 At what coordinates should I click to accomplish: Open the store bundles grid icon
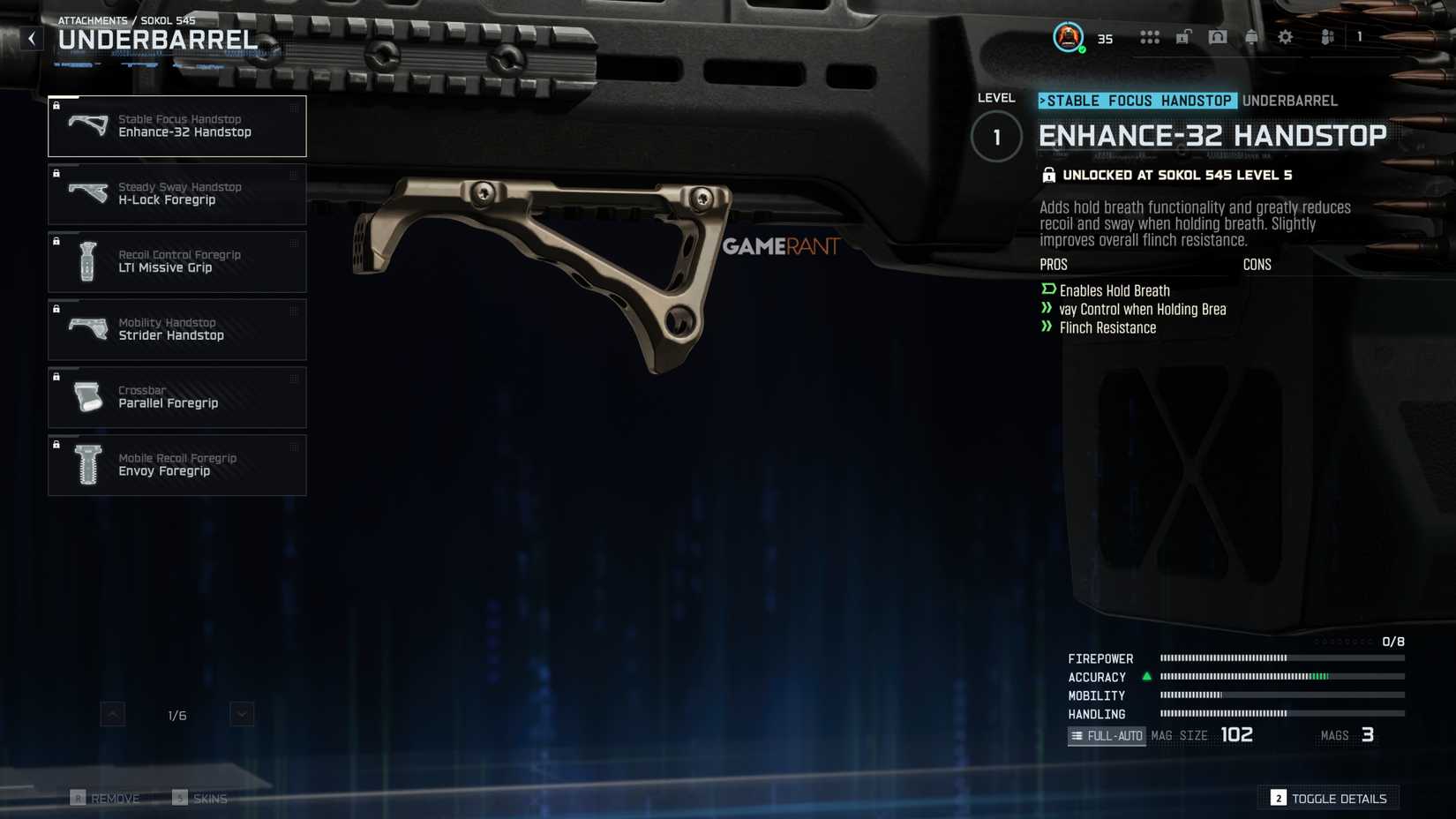point(1150,37)
